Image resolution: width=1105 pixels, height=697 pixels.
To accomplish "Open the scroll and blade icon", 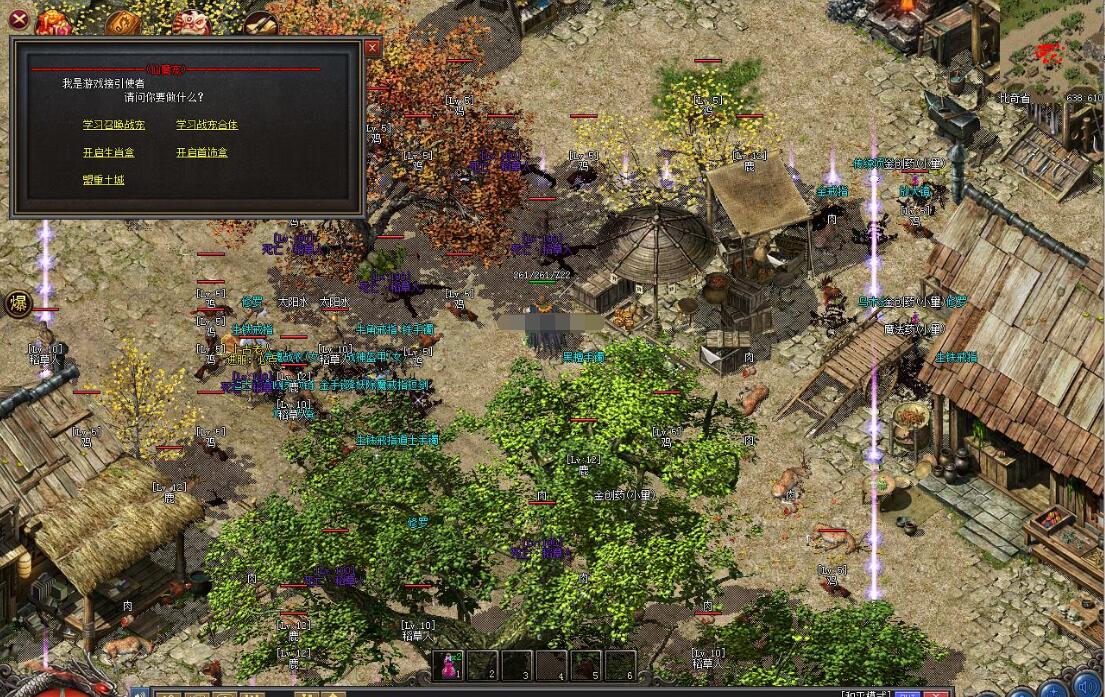I will [259, 22].
